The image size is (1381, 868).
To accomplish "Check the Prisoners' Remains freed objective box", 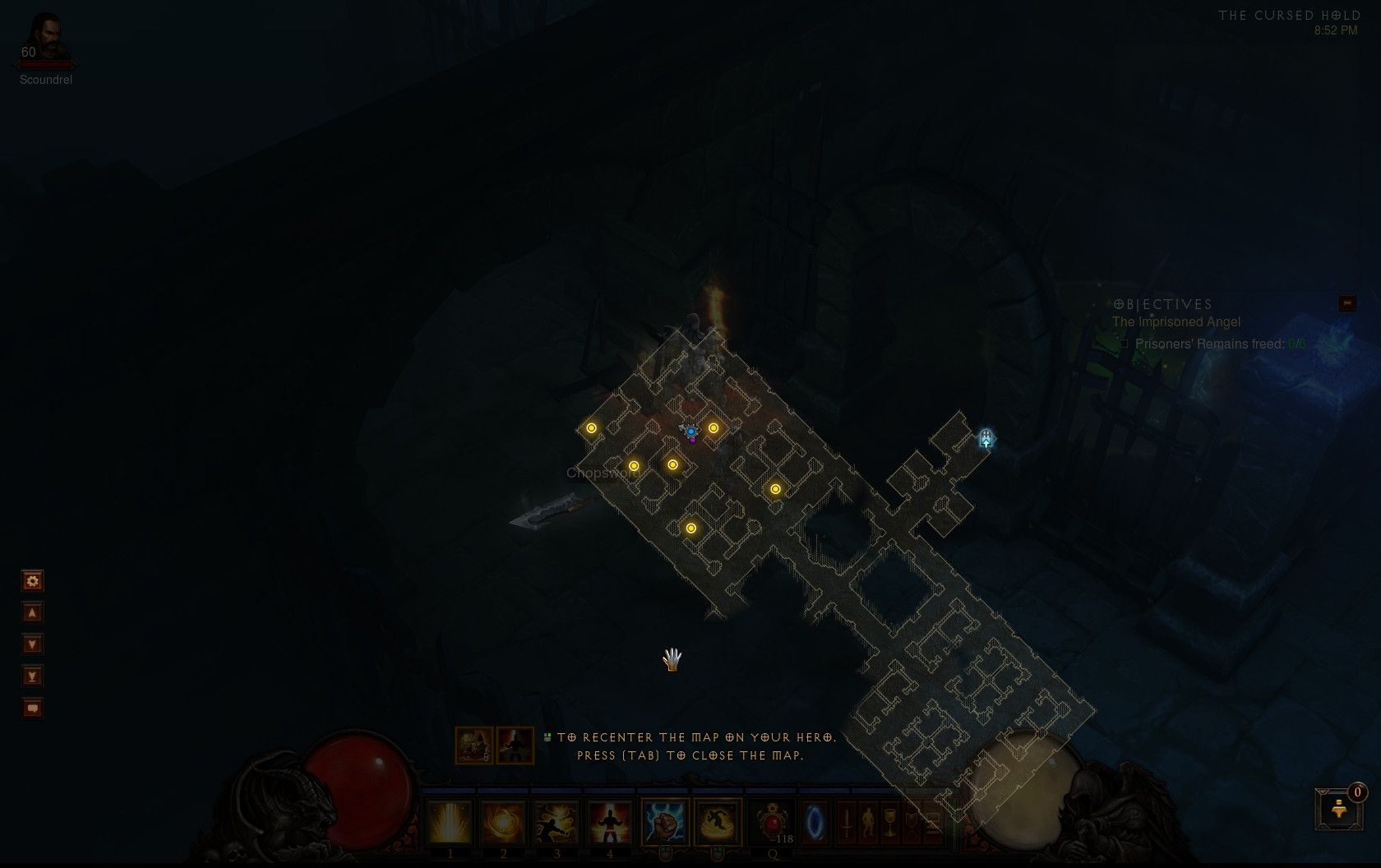I will (1124, 344).
